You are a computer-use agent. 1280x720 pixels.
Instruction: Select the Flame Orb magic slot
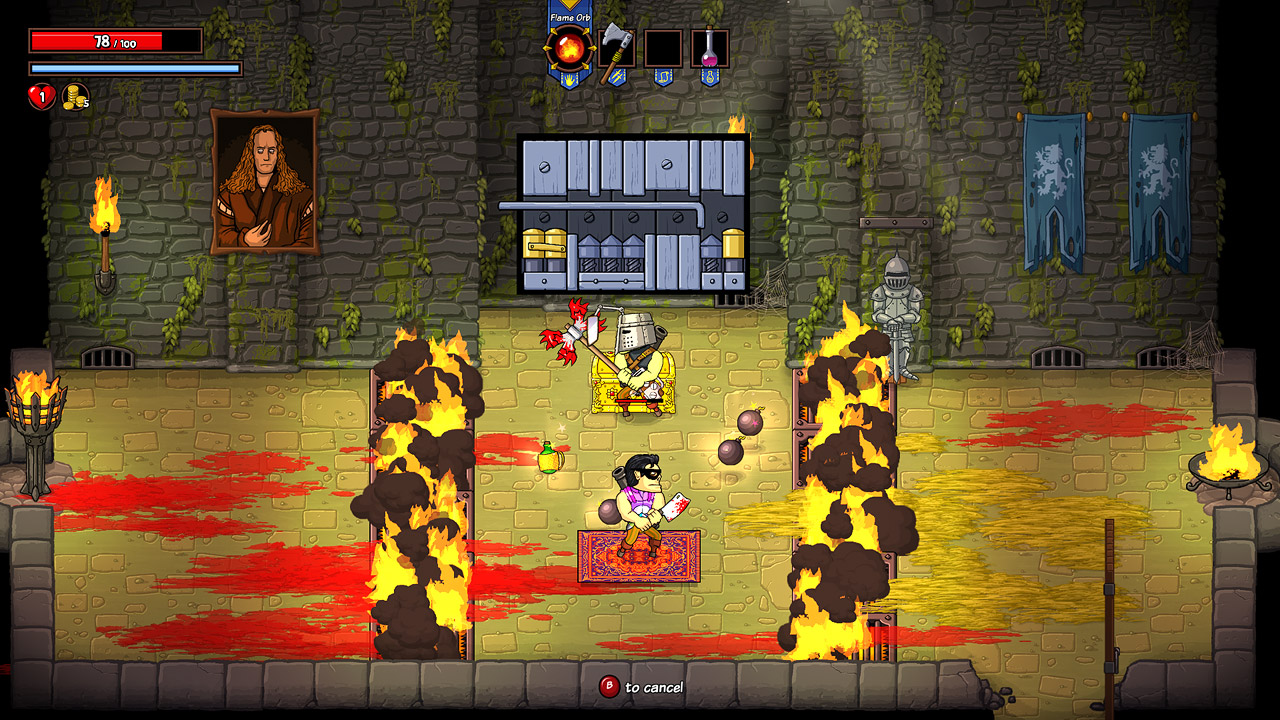pyautogui.click(x=568, y=47)
